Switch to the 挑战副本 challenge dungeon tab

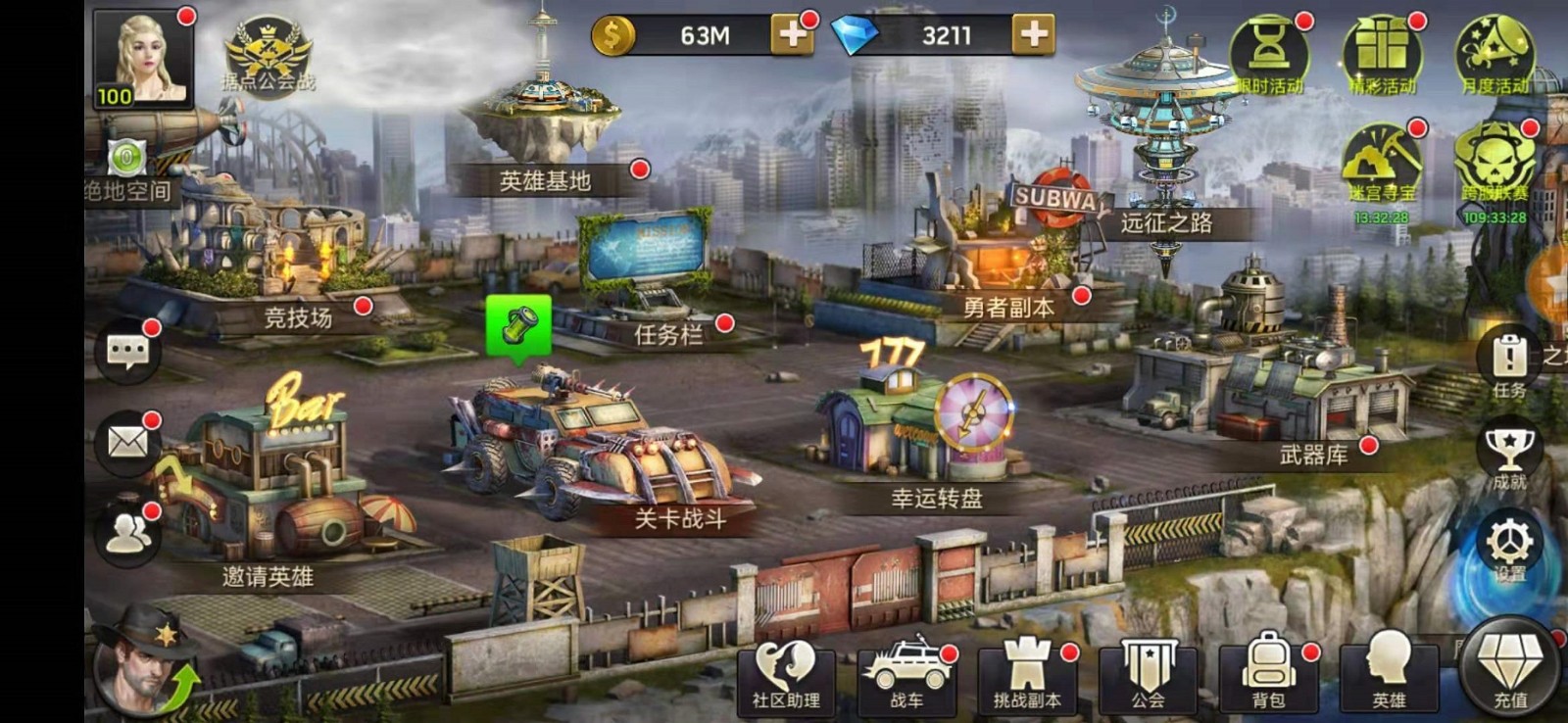1028,671
